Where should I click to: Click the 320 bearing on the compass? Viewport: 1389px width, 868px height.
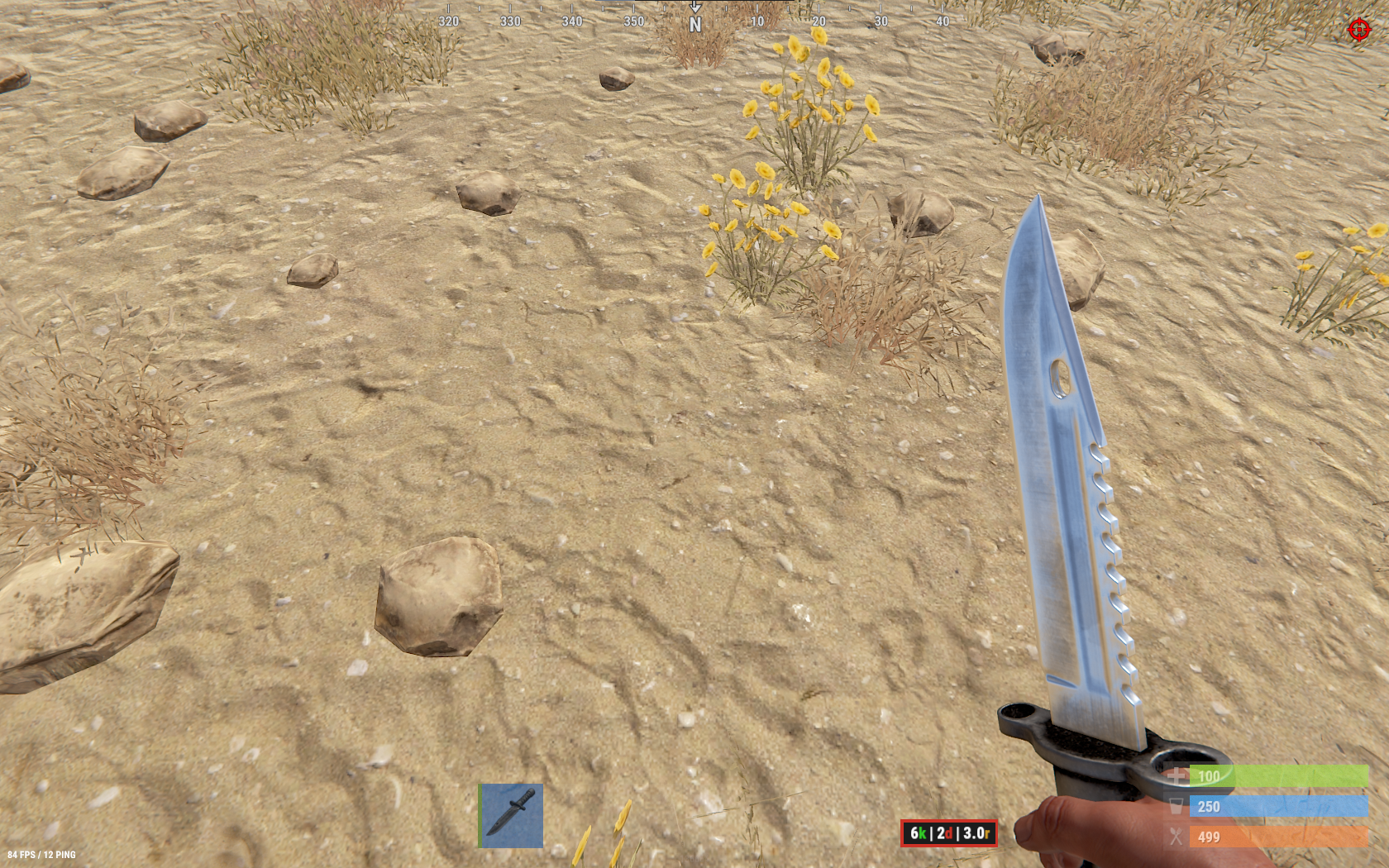(x=450, y=21)
